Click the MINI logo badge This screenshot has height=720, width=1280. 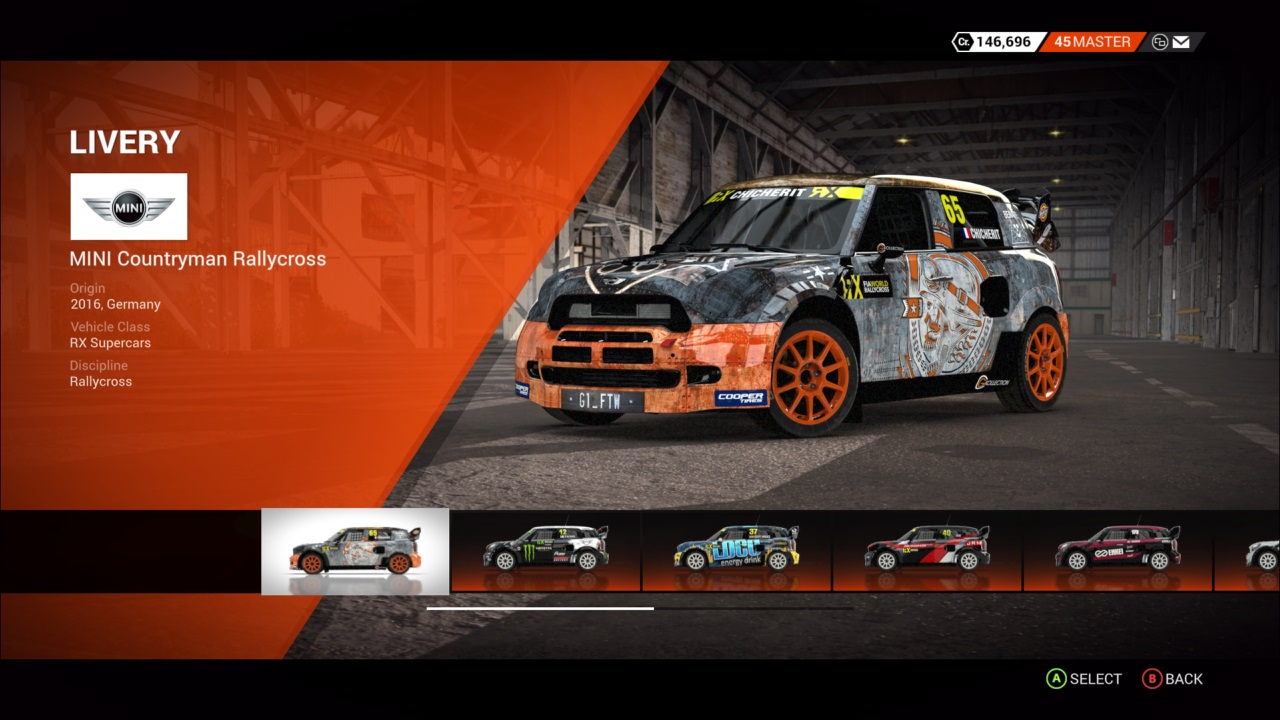pyautogui.click(x=129, y=207)
